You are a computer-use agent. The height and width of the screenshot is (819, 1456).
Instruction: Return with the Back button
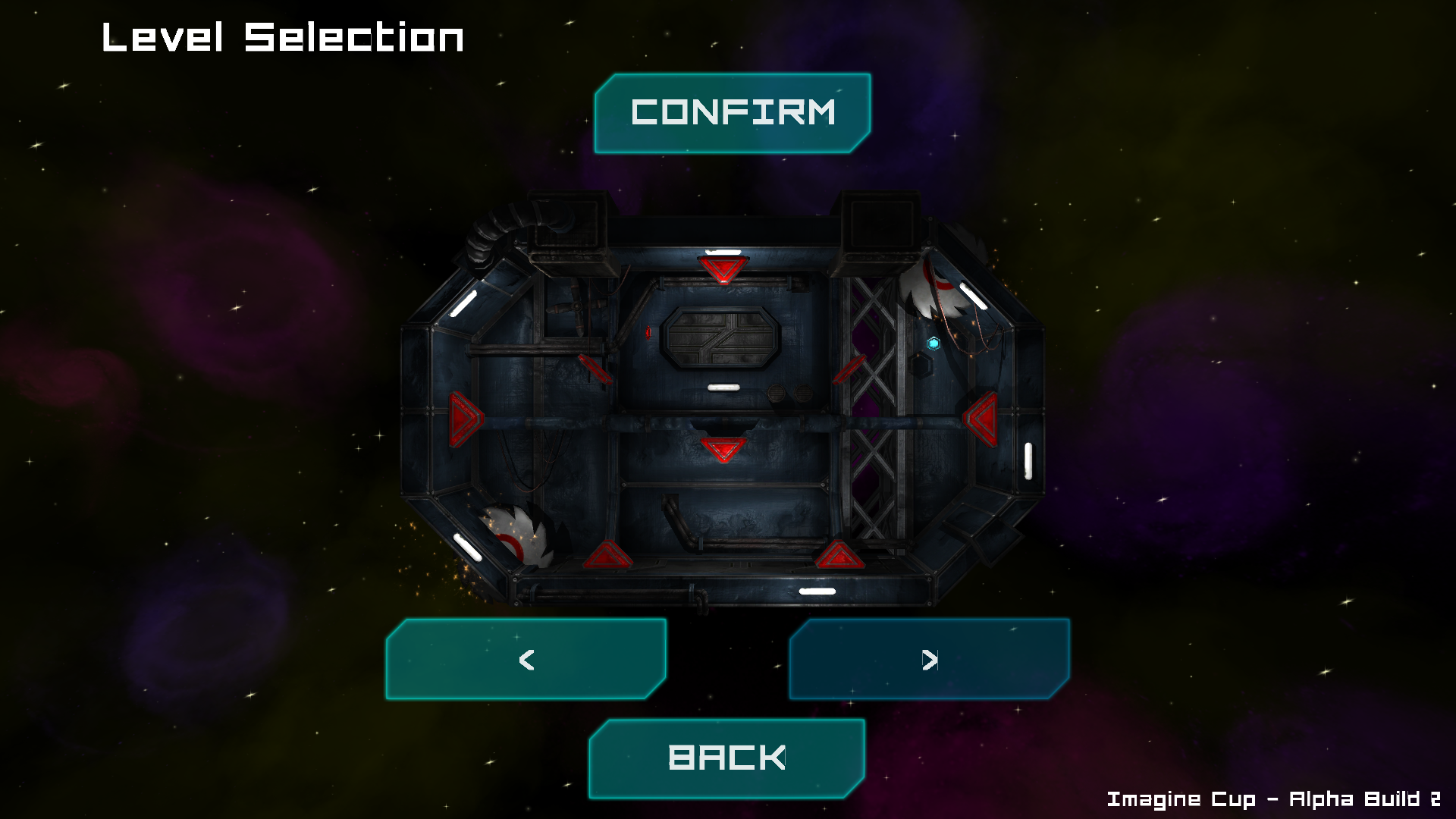(x=726, y=758)
